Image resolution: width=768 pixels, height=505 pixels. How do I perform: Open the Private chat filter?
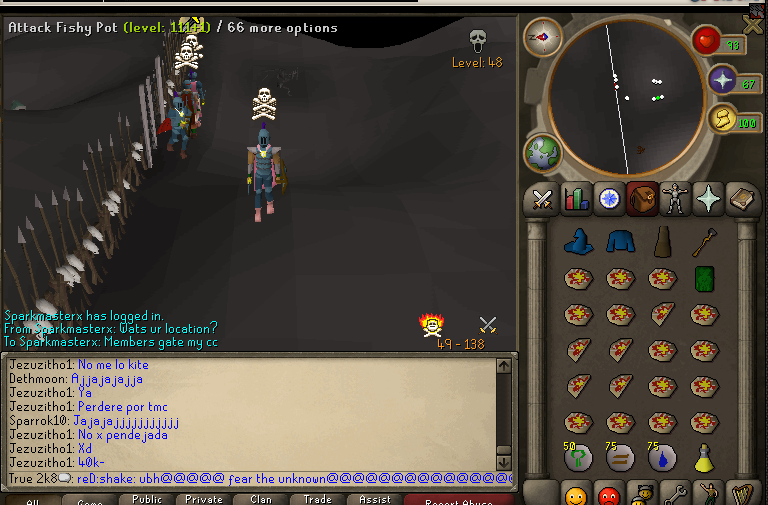click(204, 499)
